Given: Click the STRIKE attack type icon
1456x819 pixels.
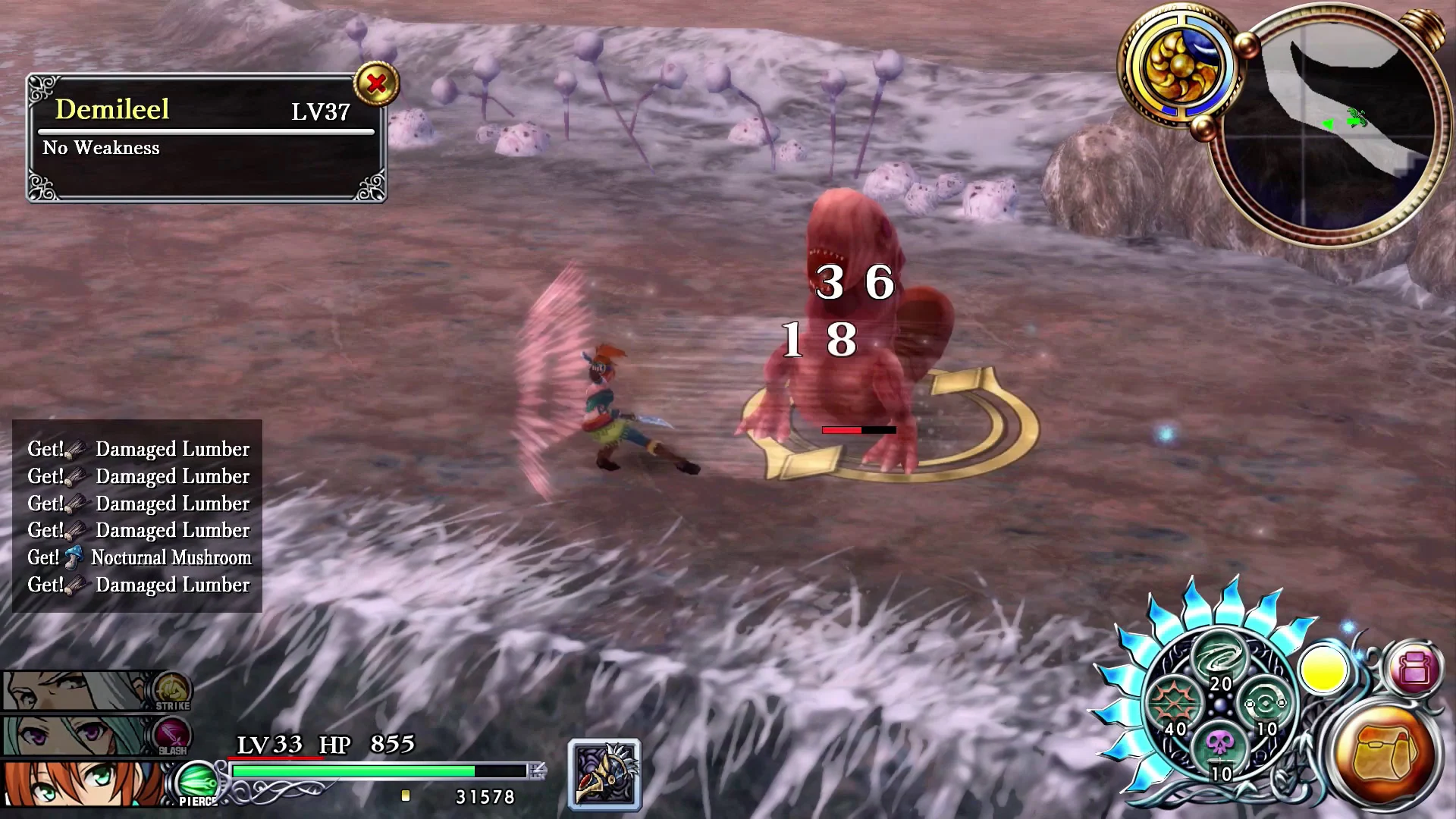Looking at the screenshot, I should (x=172, y=692).
